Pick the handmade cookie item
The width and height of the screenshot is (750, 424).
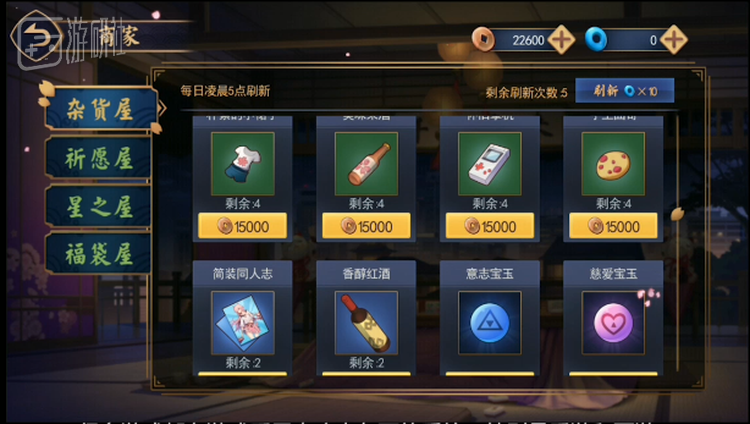point(613,163)
